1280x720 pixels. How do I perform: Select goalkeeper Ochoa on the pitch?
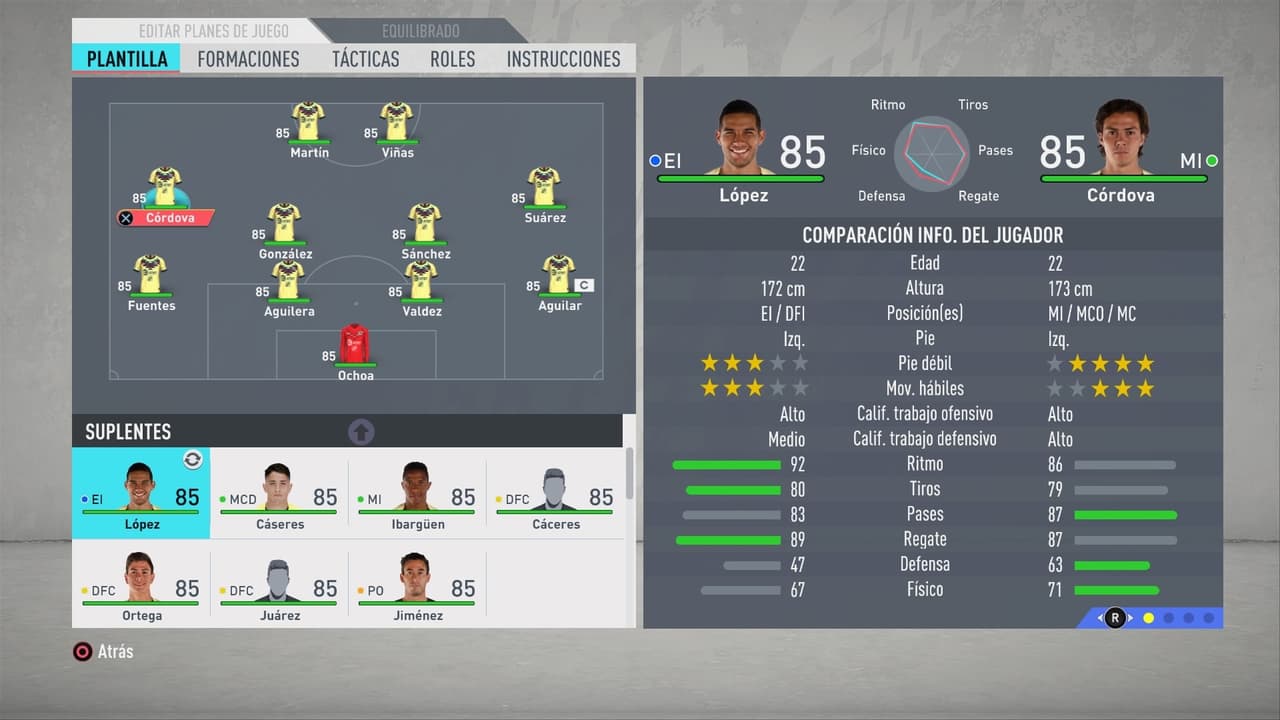tap(355, 346)
